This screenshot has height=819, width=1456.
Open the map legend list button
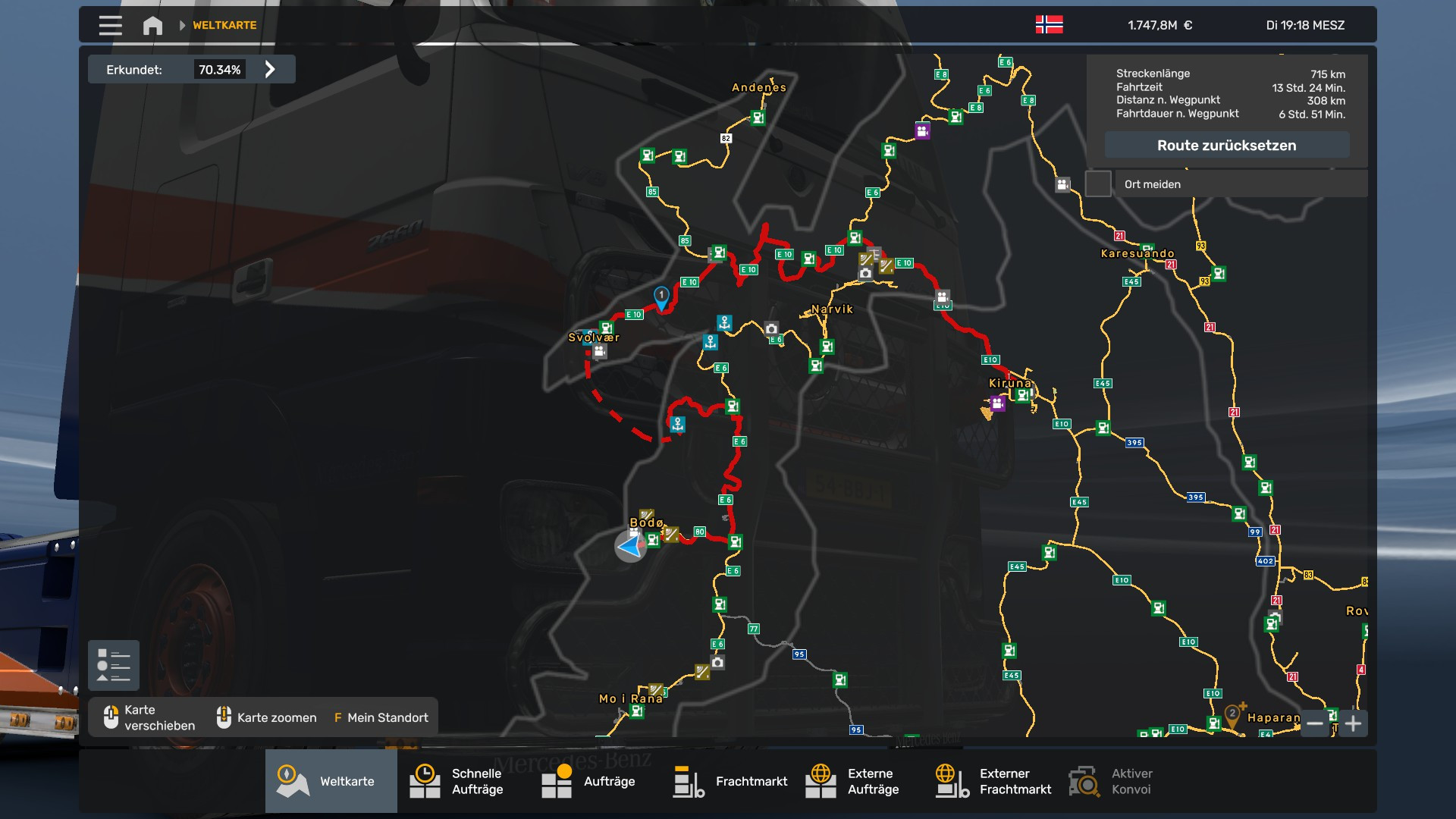click(x=114, y=665)
